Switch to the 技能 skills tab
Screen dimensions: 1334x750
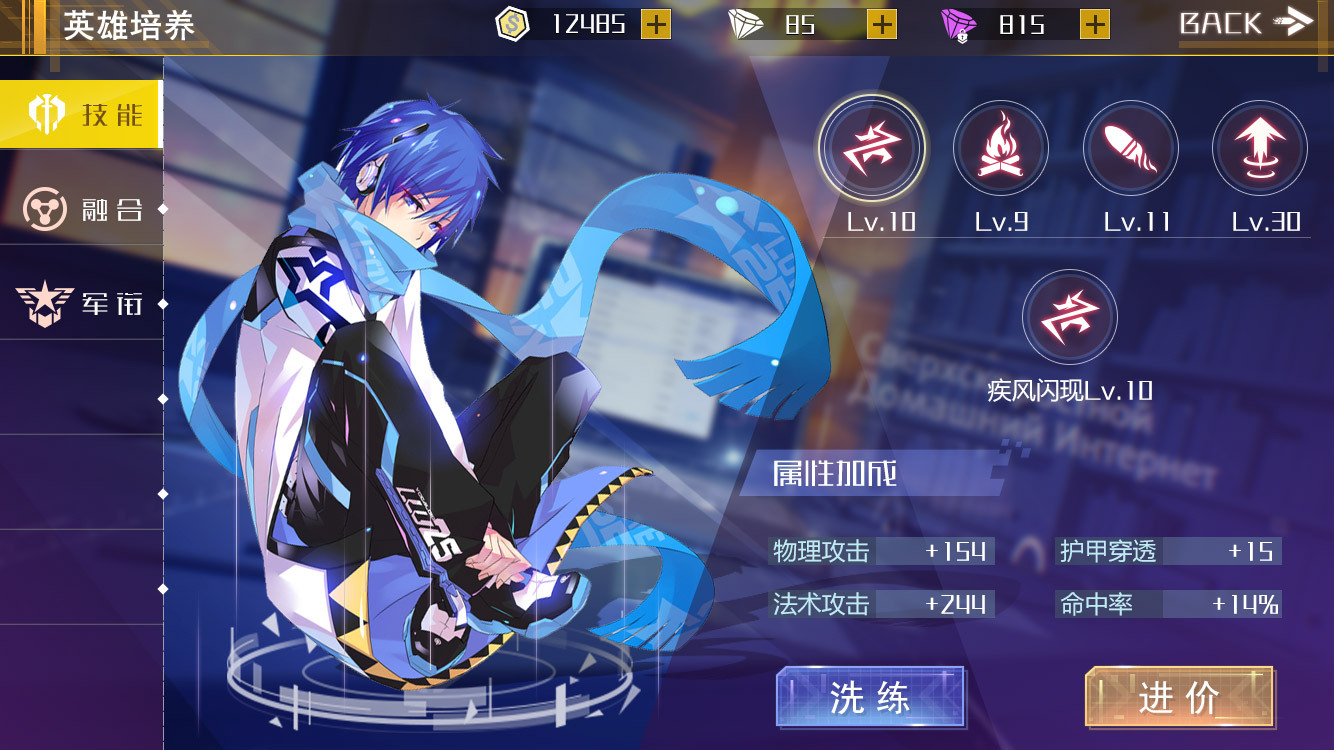80,113
